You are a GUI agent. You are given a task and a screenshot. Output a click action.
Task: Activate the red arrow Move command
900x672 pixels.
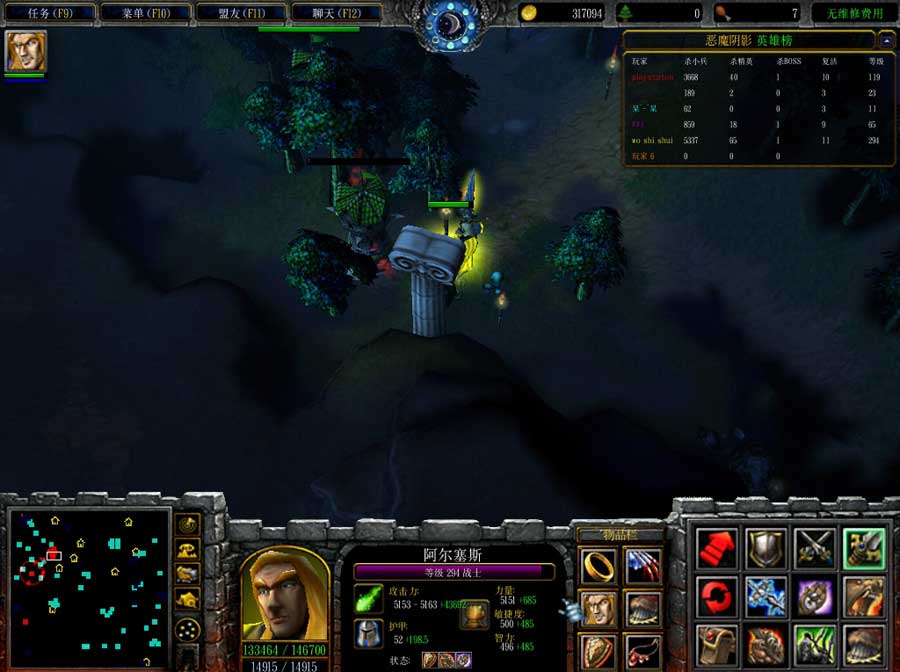coord(717,548)
